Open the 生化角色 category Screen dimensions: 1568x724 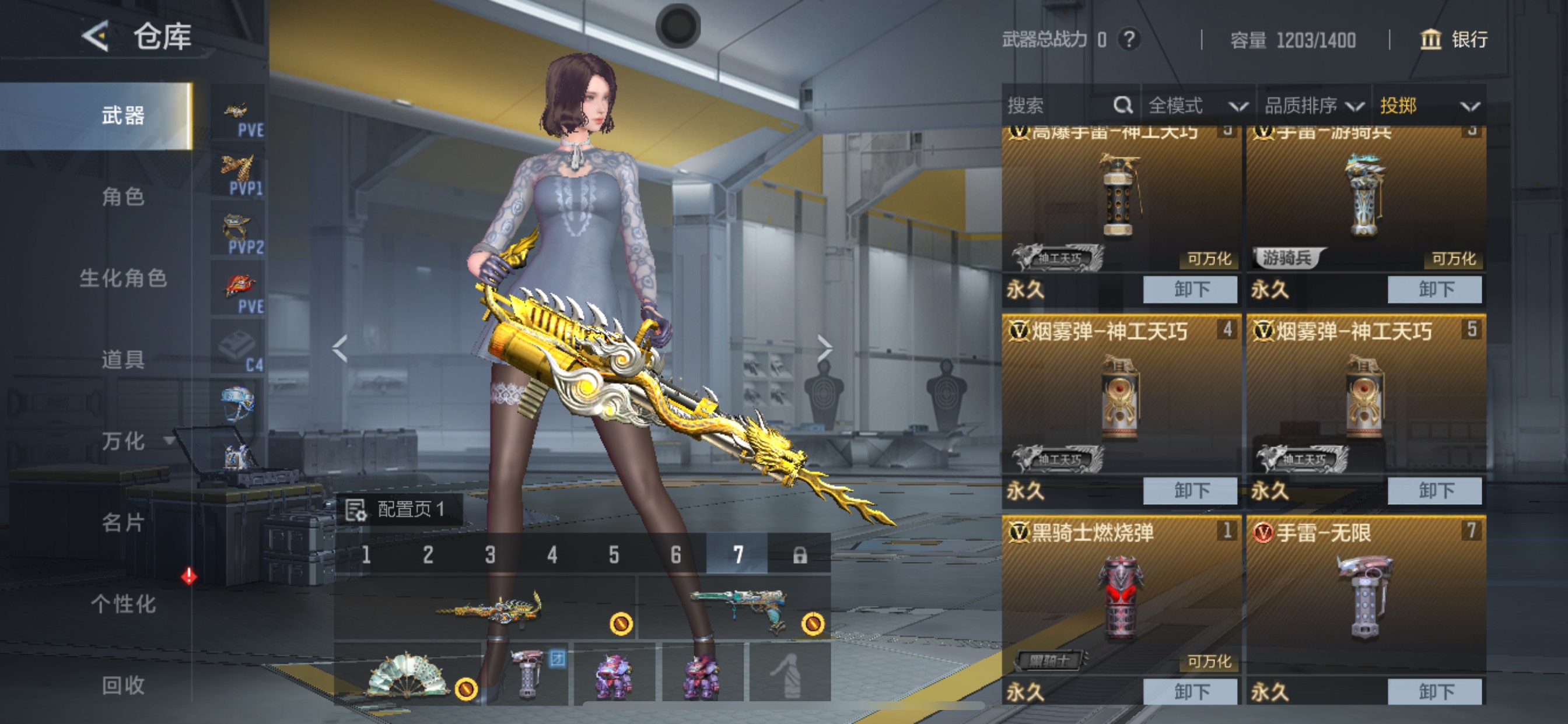tap(123, 278)
